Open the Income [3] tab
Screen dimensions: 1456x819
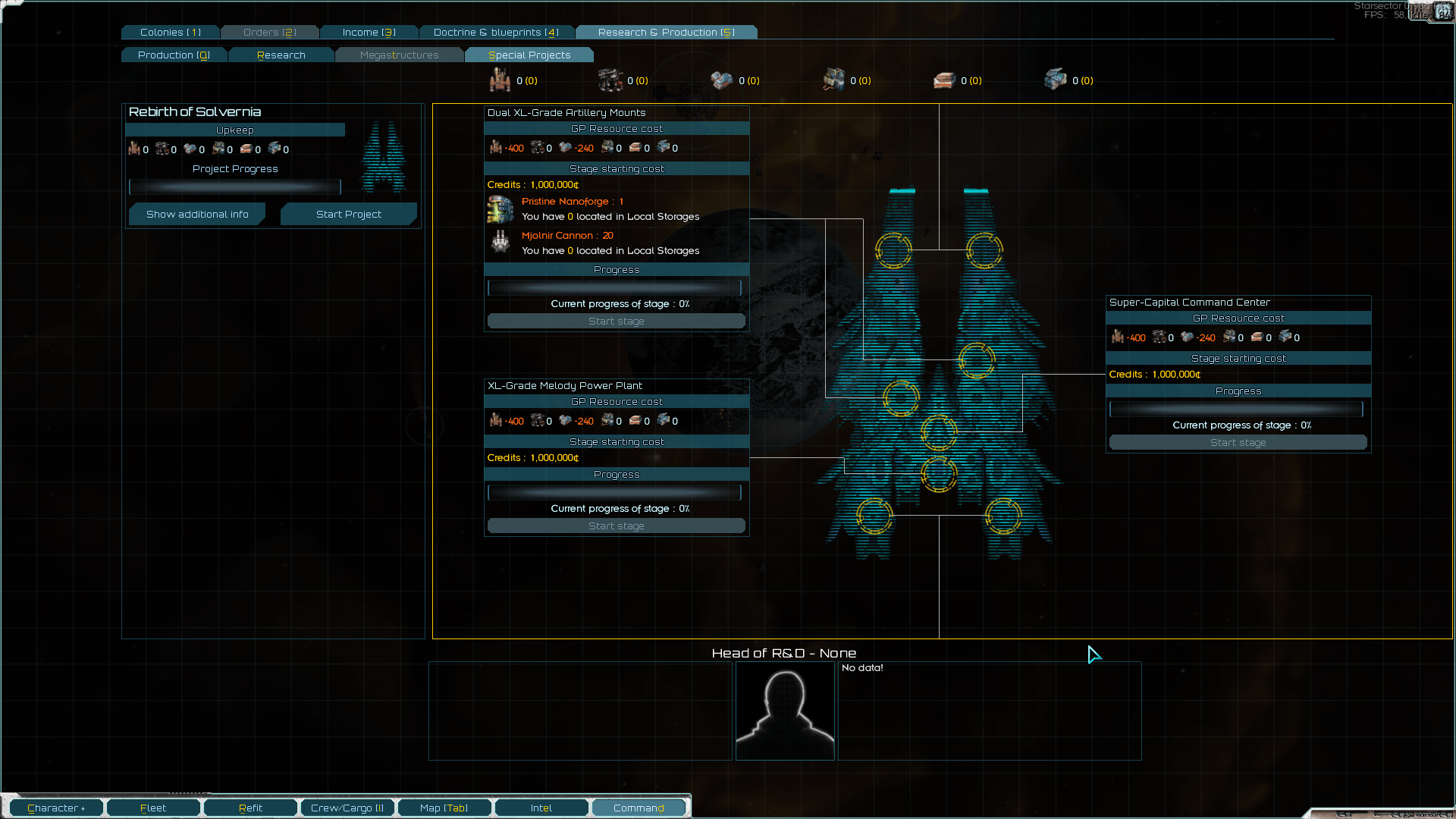369,32
